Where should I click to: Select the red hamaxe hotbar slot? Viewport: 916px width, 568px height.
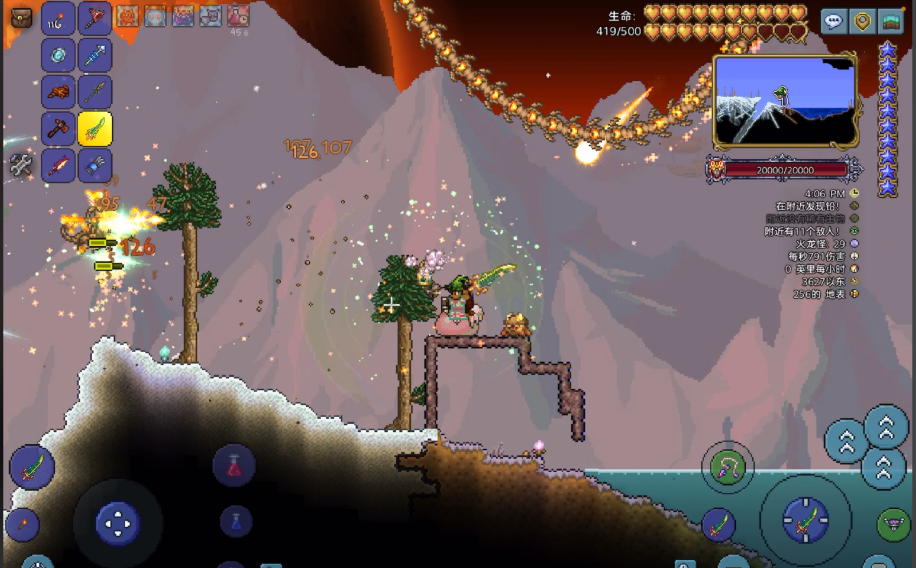pyautogui.click(x=95, y=17)
